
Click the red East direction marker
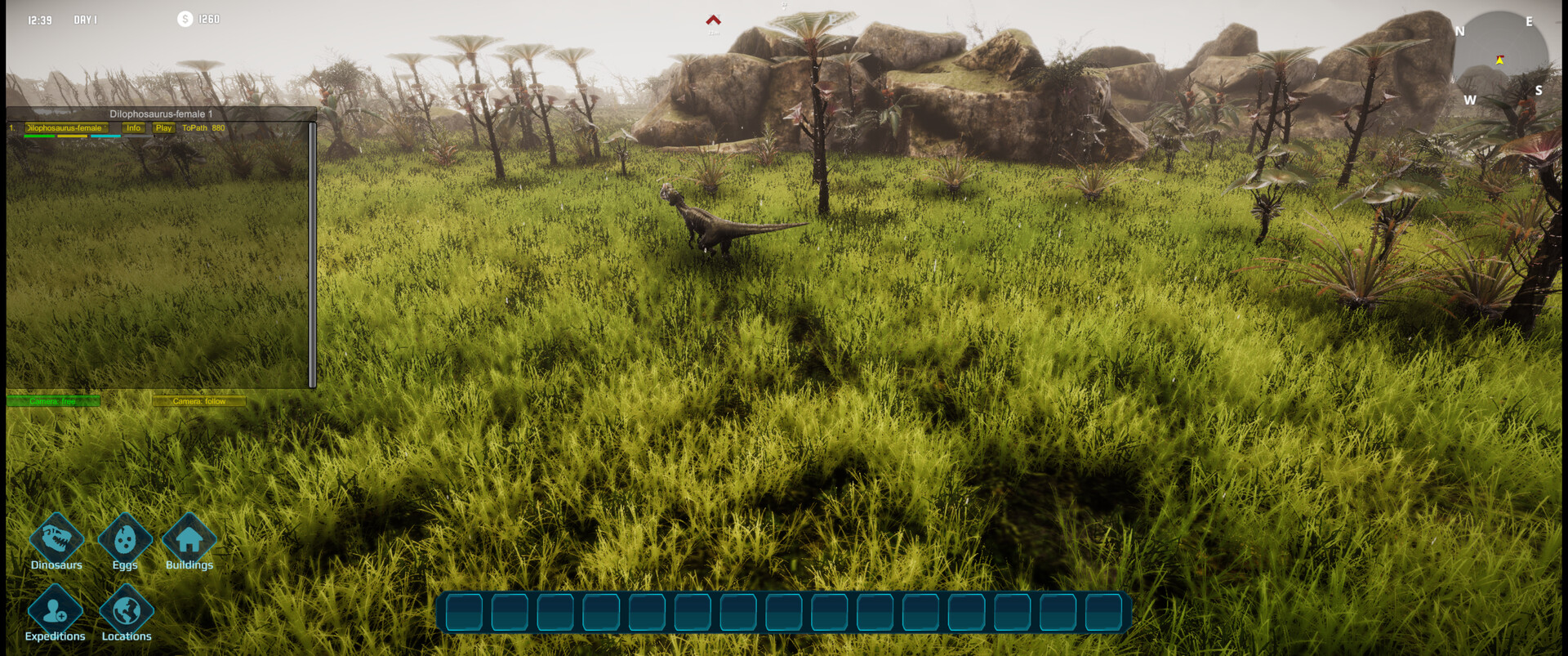pyautogui.click(x=712, y=18)
